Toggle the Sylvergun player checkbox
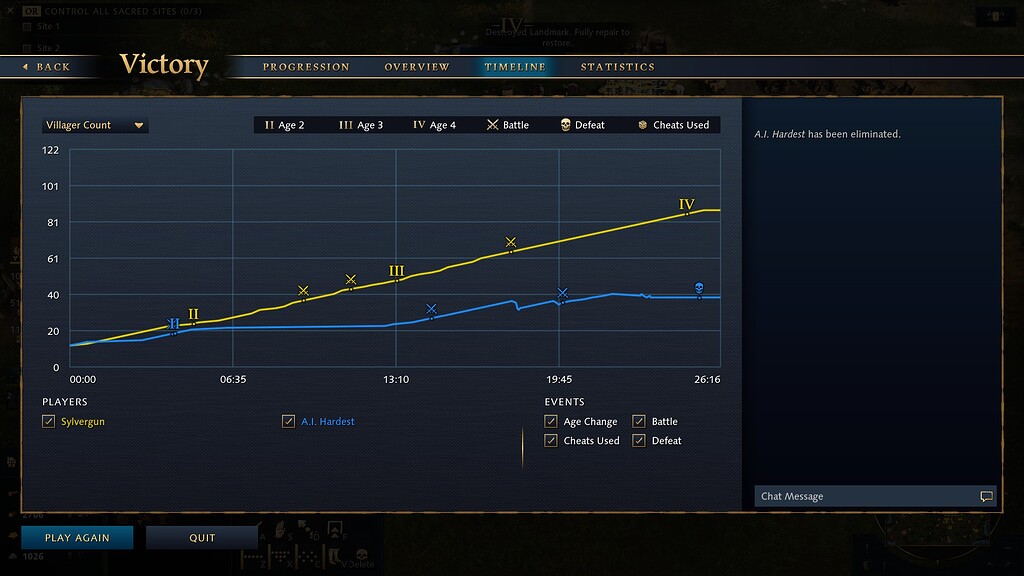 (49, 422)
